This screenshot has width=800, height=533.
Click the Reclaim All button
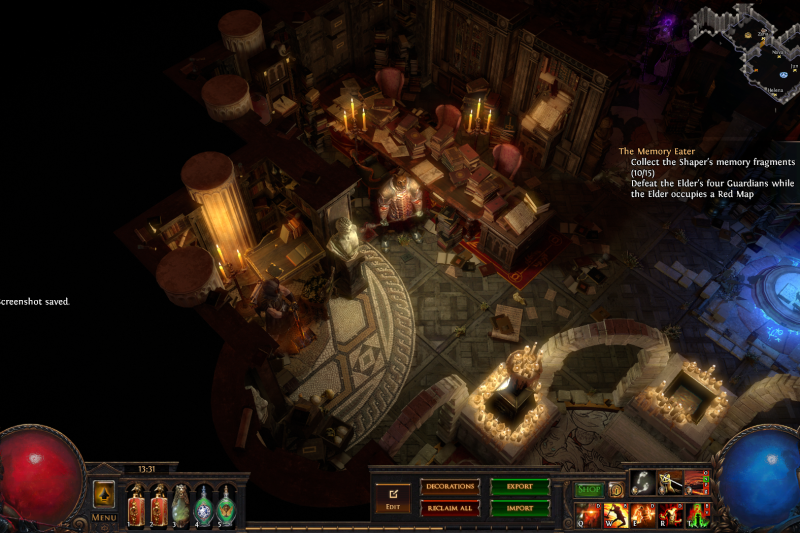point(450,508)
